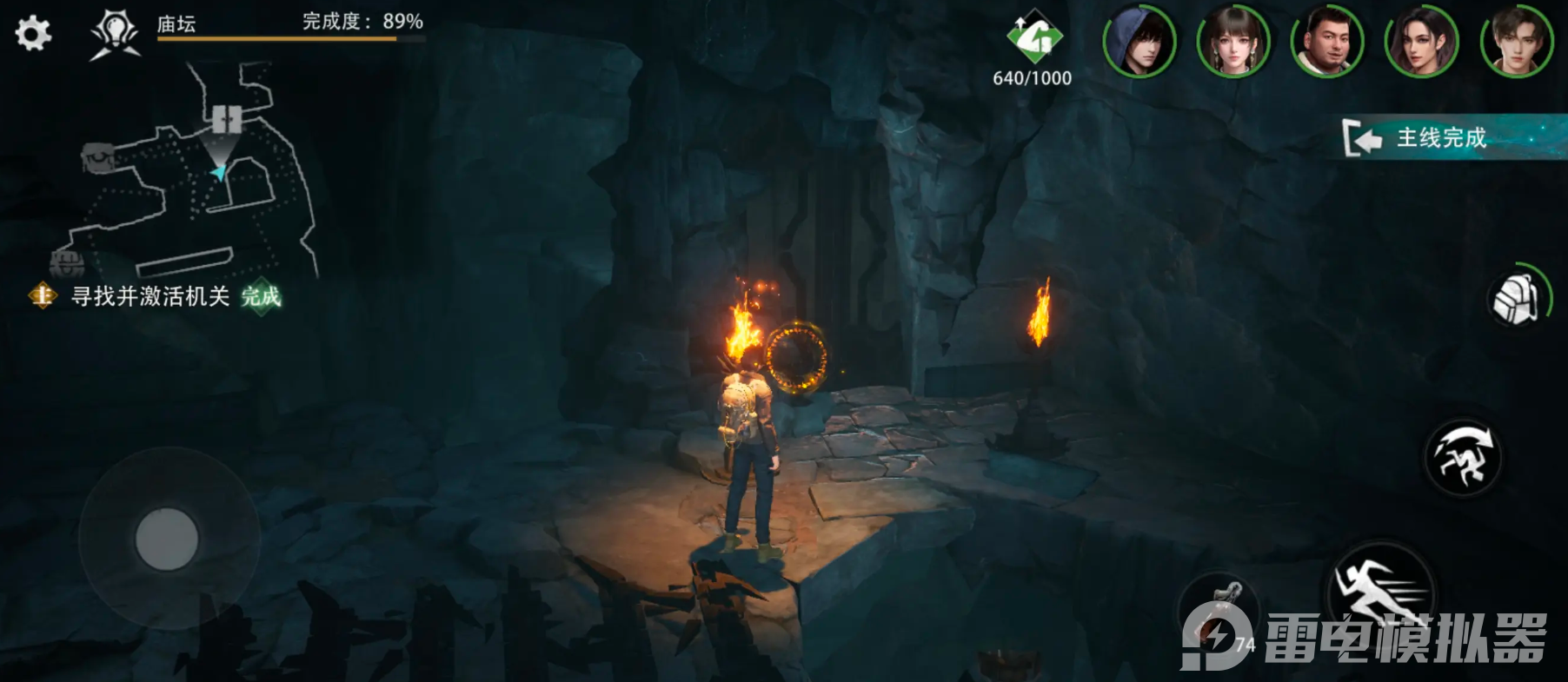
Task: Select the chubby man portrait
Action: (1326, 42)
